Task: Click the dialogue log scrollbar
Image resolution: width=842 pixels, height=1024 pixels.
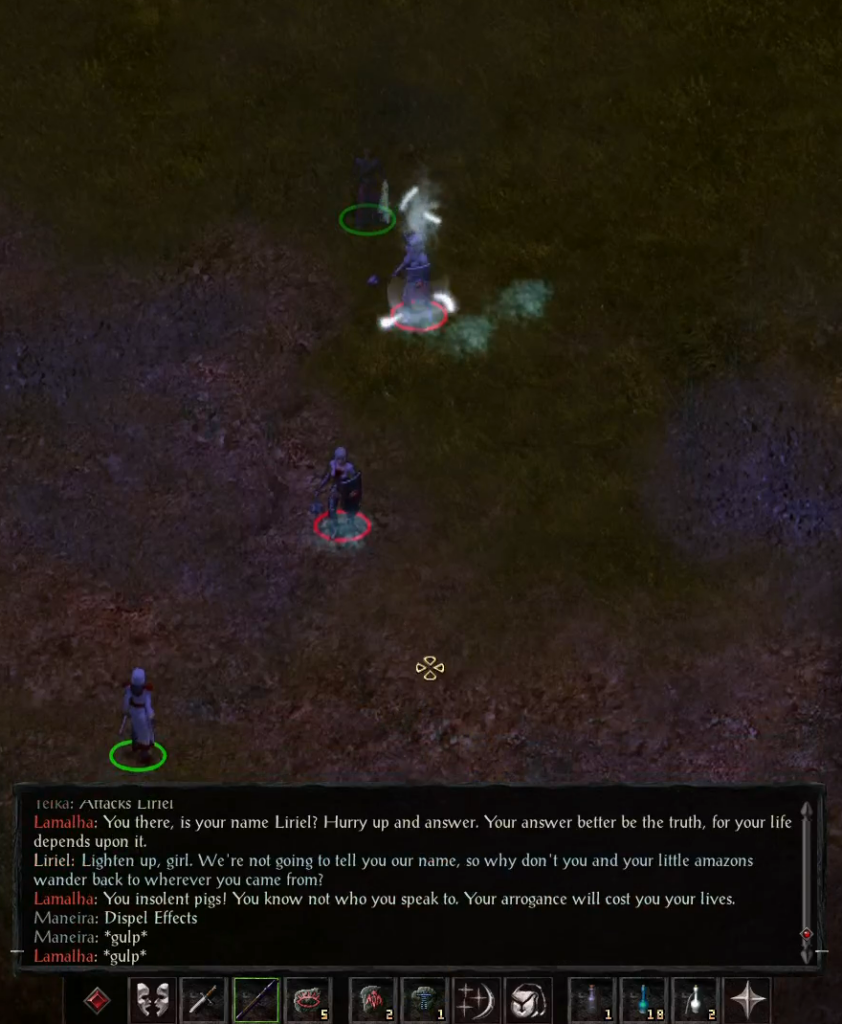Action: click(807, 880)
